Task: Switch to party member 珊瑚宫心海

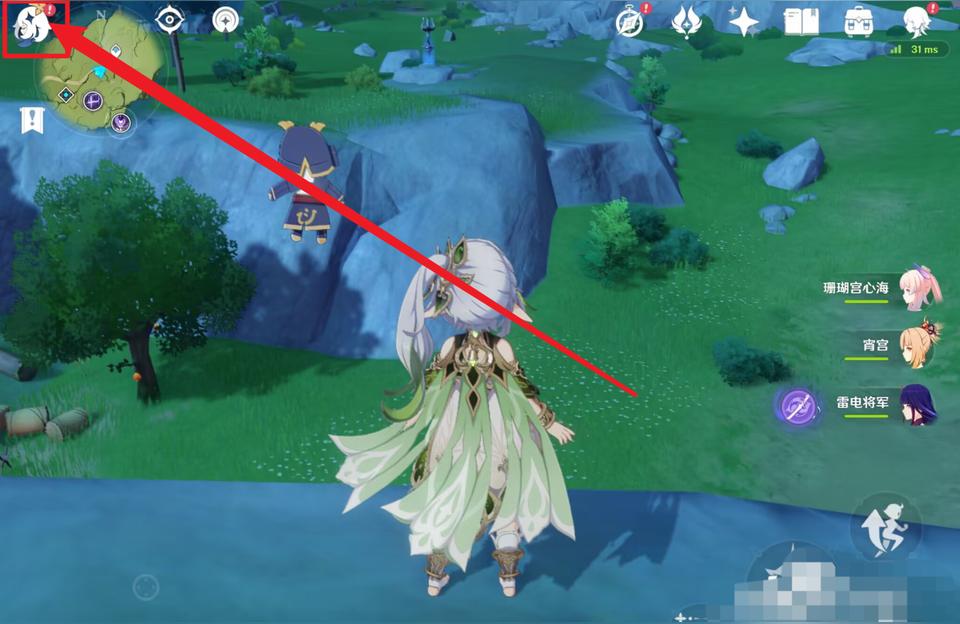Action: 918,288
